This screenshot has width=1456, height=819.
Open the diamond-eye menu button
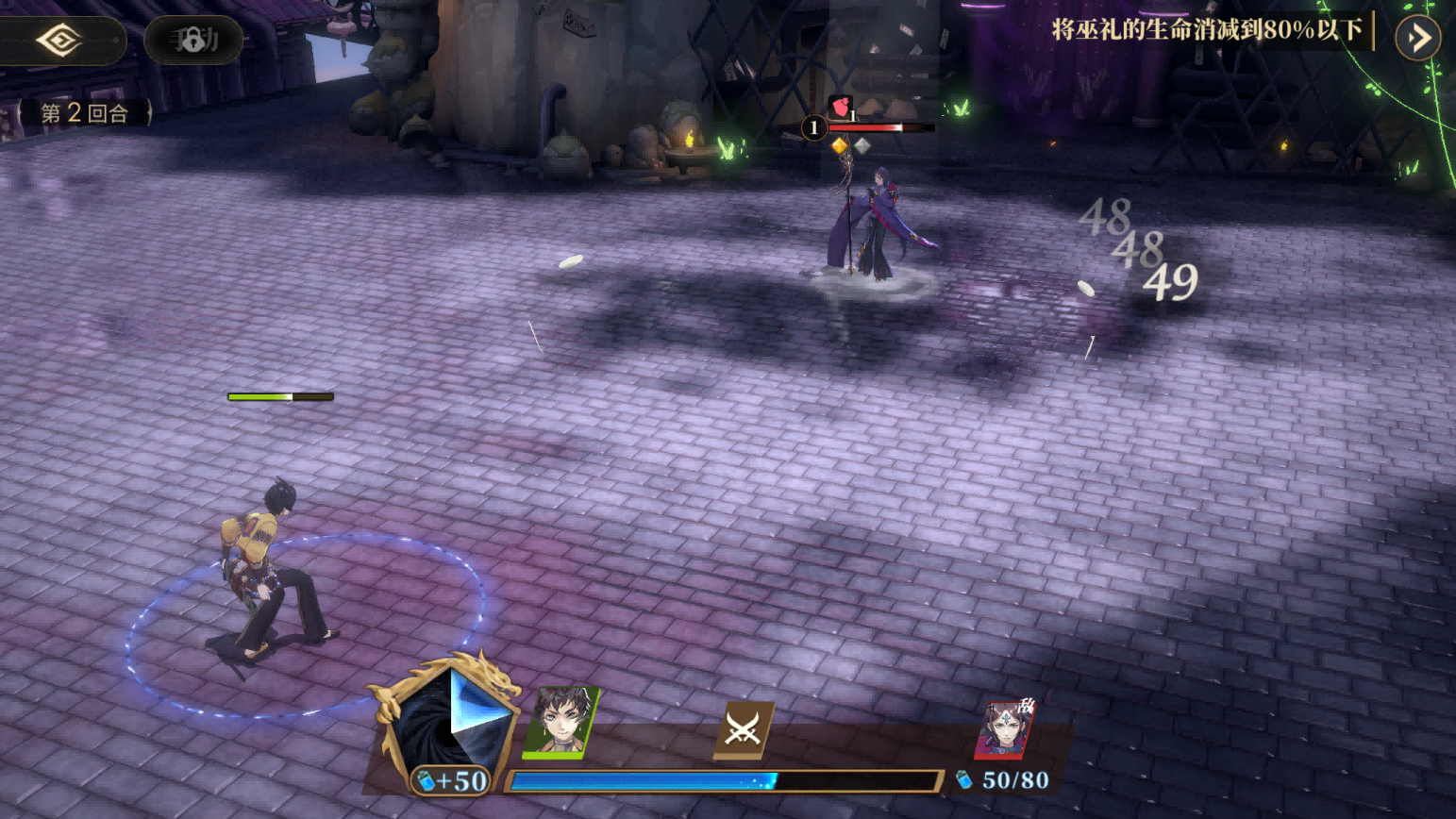click(x=59, y=41)
